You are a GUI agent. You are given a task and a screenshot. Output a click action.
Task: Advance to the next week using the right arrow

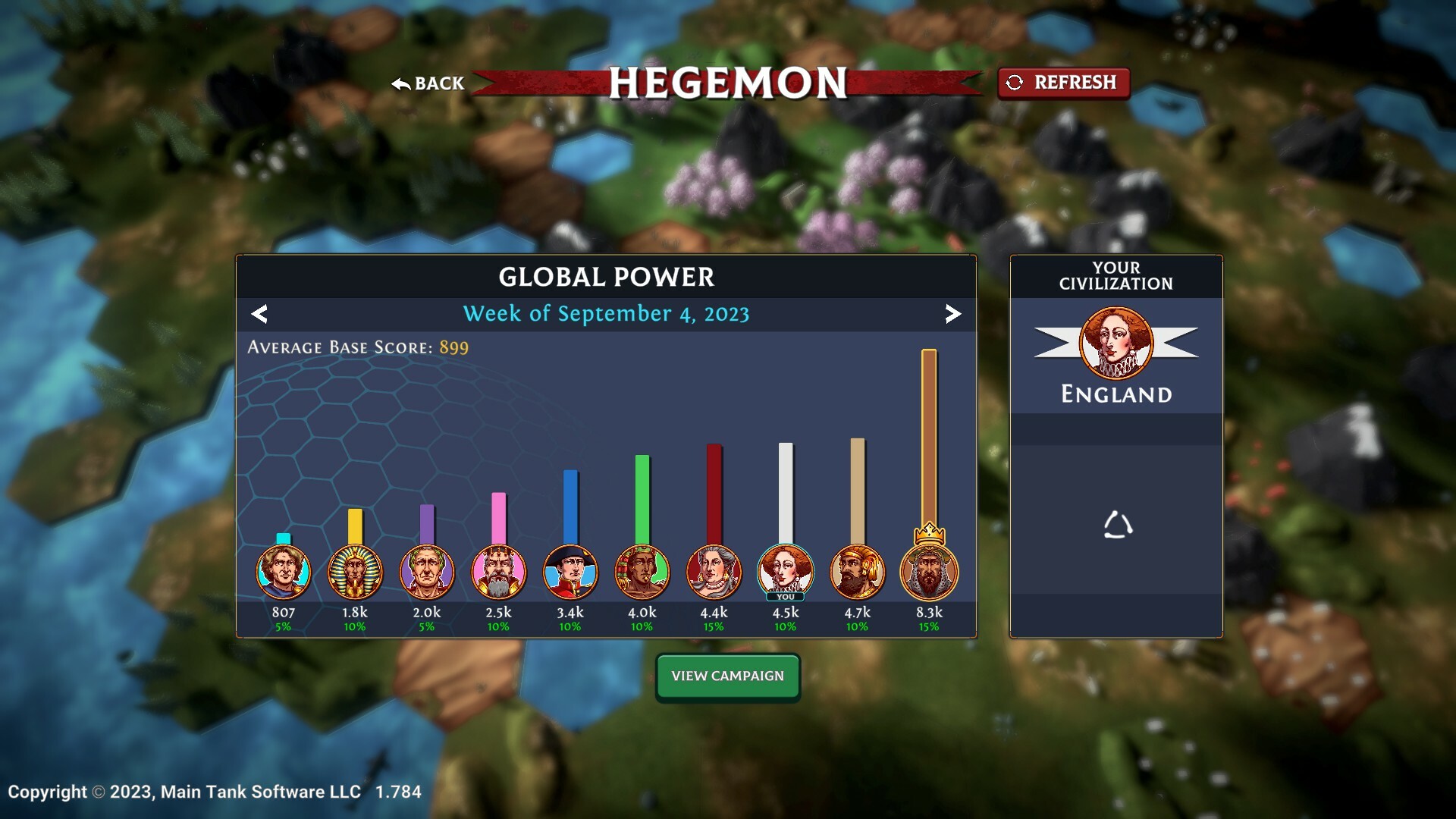(952, 313)
